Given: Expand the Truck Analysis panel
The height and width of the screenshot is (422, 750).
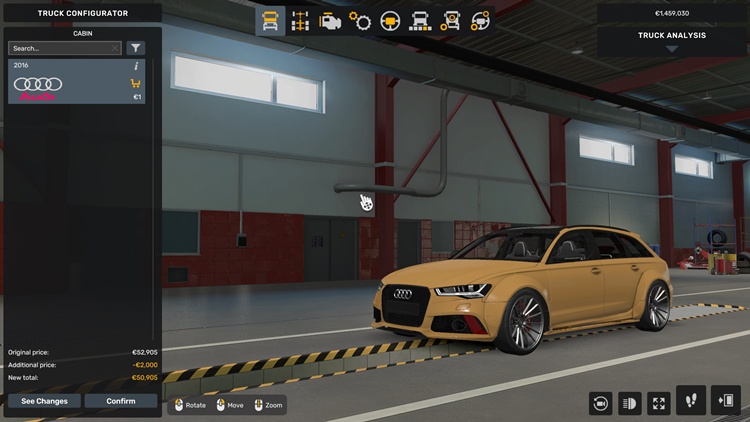Looking at the screenshot, I should (x=672, y=40).
